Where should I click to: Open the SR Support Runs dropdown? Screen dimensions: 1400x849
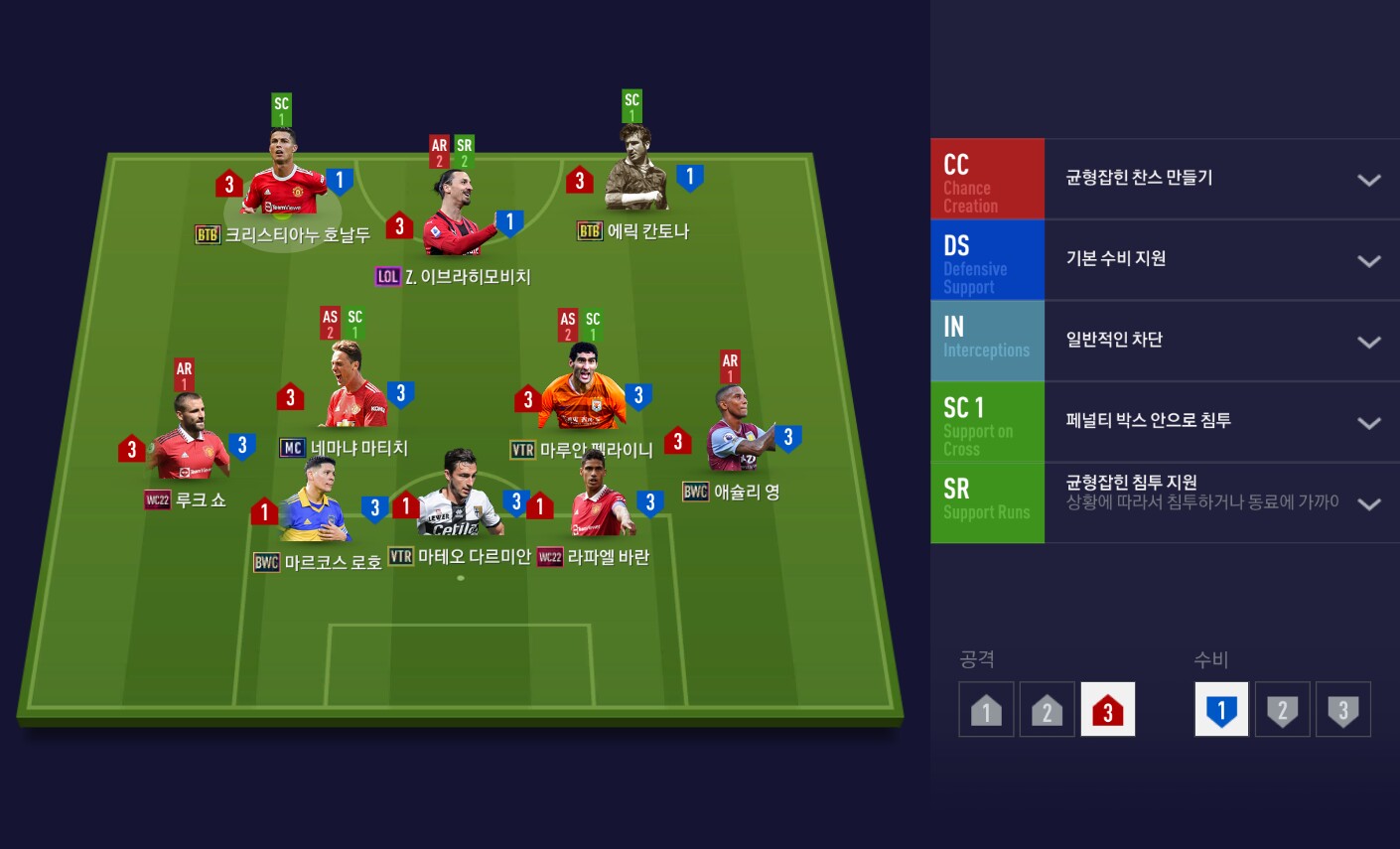1368,503
